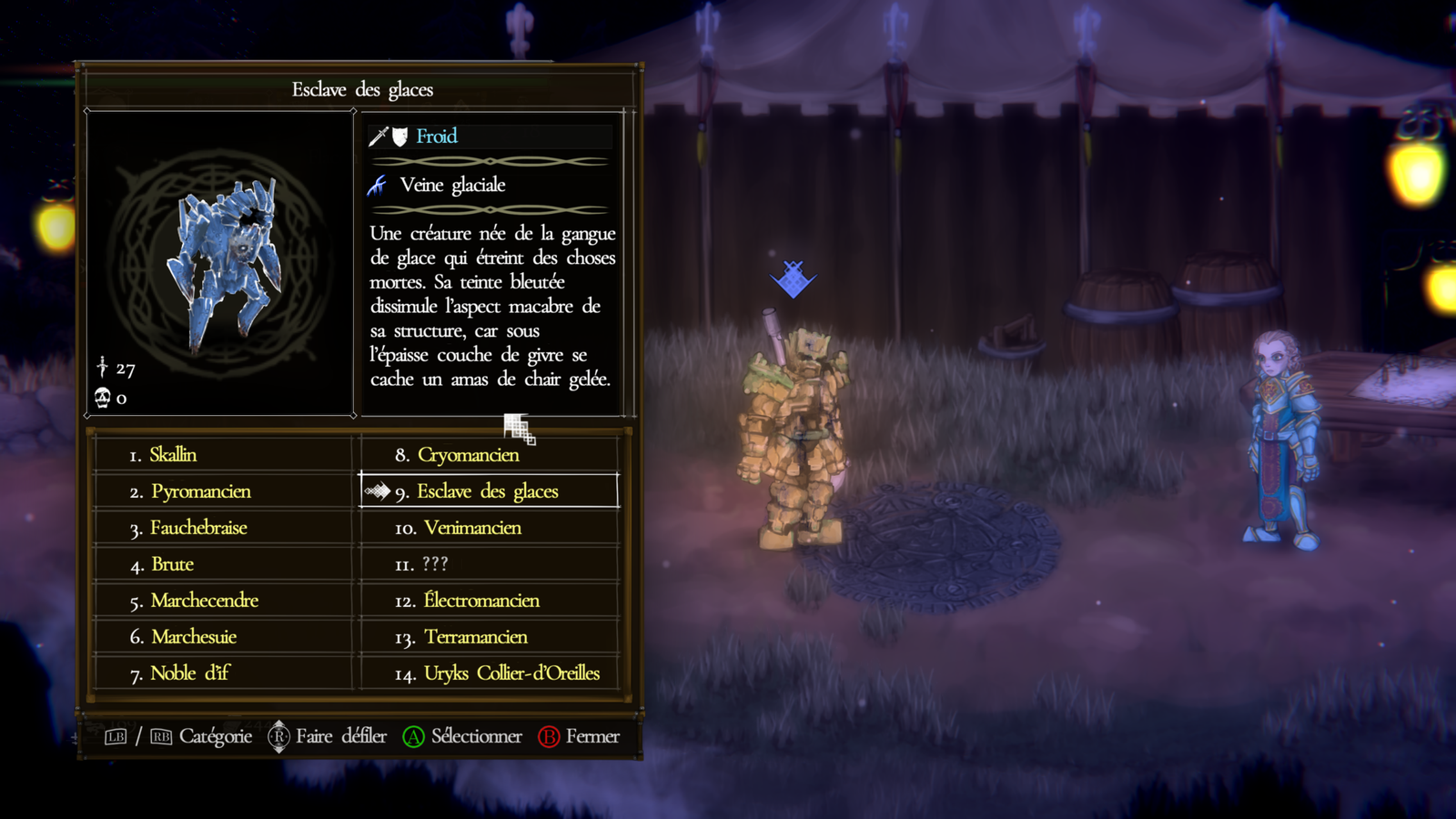
Task: Select the Brute creature entry
Action: point(173,564)
